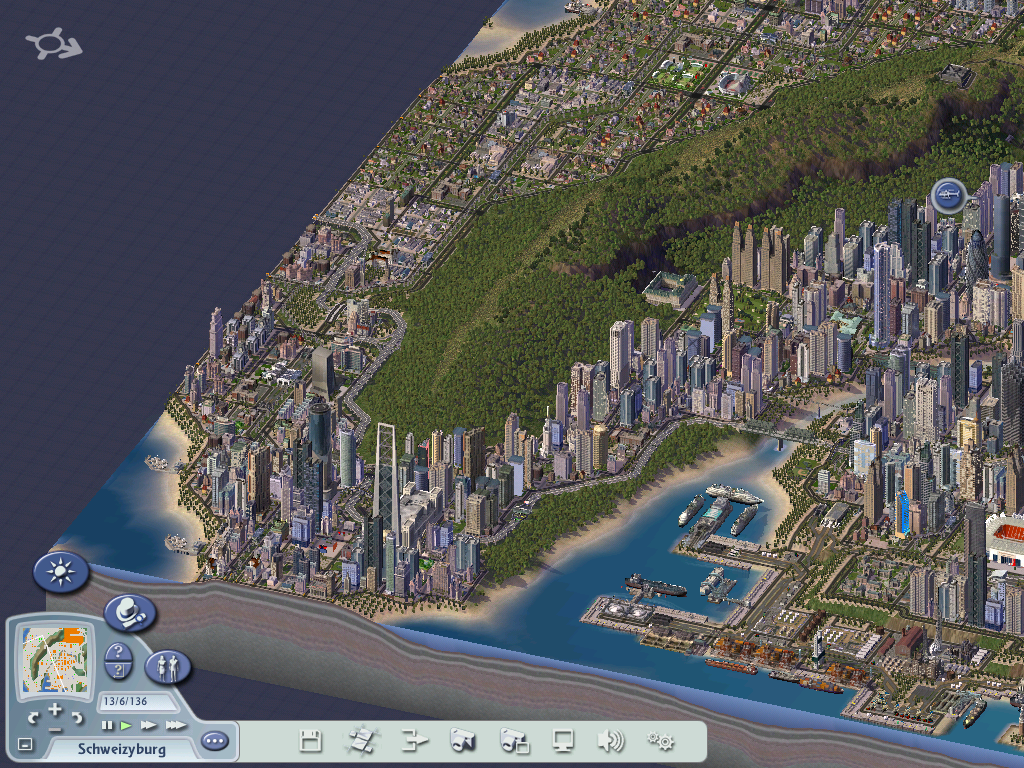
Task: Save the city with floppy disk icon
Action: pos(311,741)
